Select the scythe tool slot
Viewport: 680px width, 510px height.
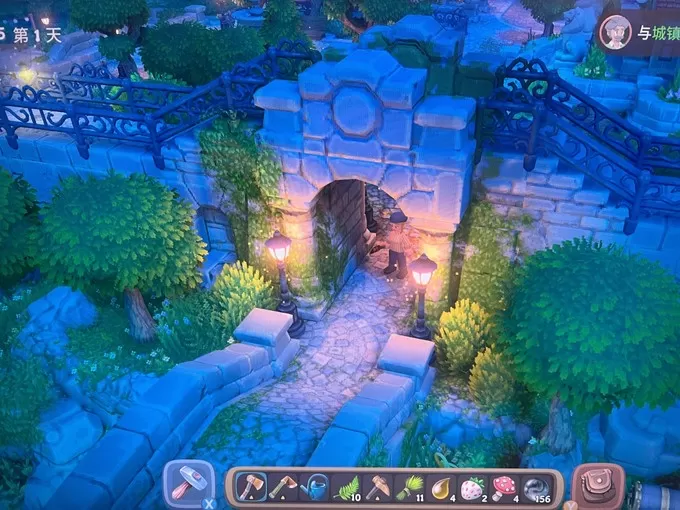point(282,488)
